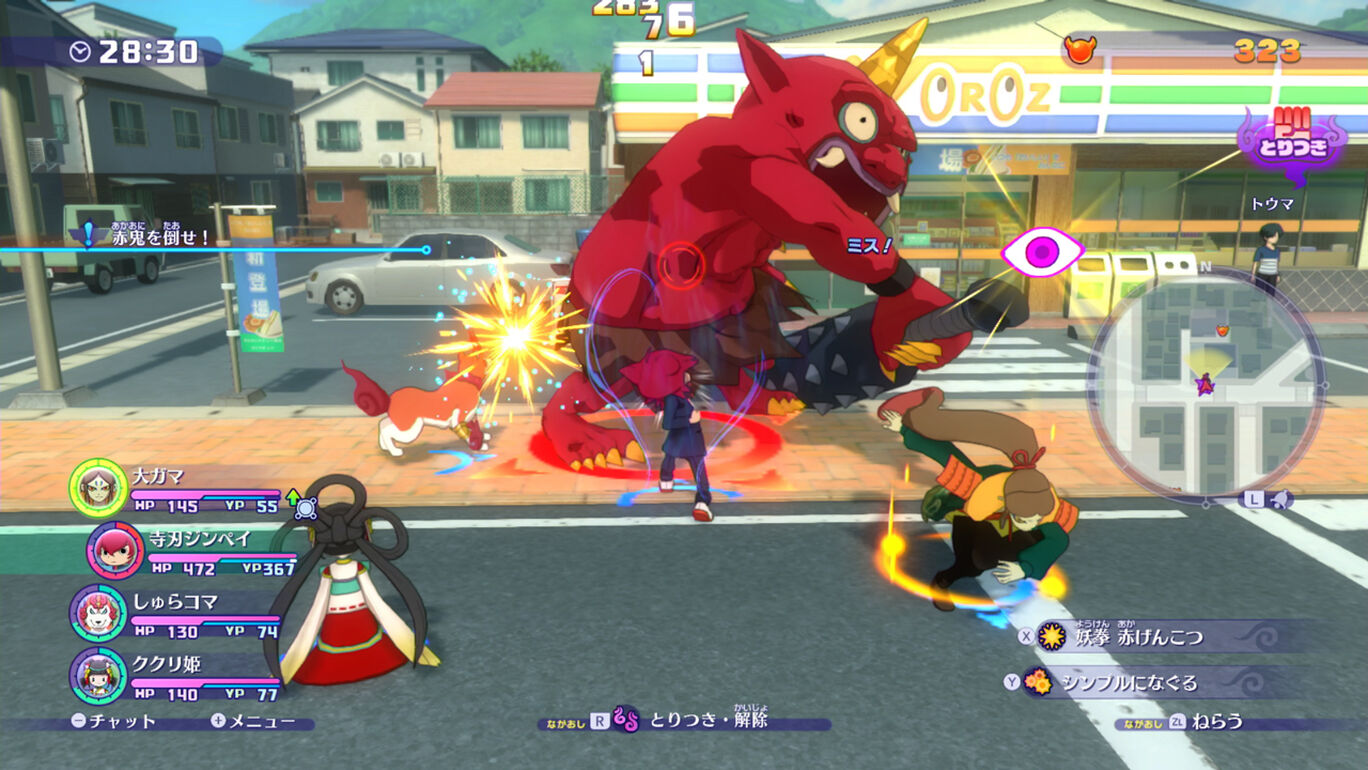The width and height of the screenshot is (1368, 770).
Task: Choose 寺刃シンペイ party portrait
Action: tap(115, 550)
